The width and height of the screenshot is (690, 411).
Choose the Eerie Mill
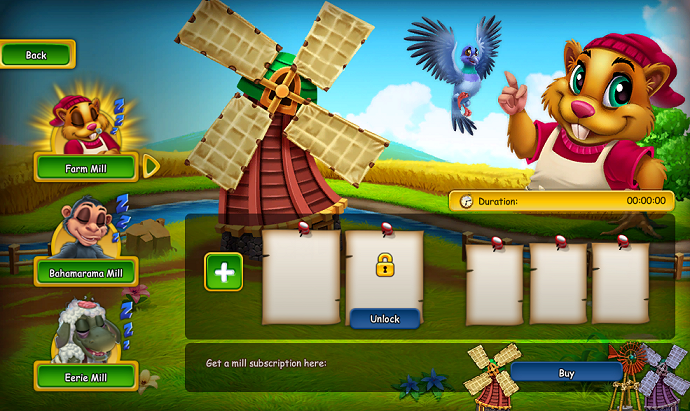85,377
